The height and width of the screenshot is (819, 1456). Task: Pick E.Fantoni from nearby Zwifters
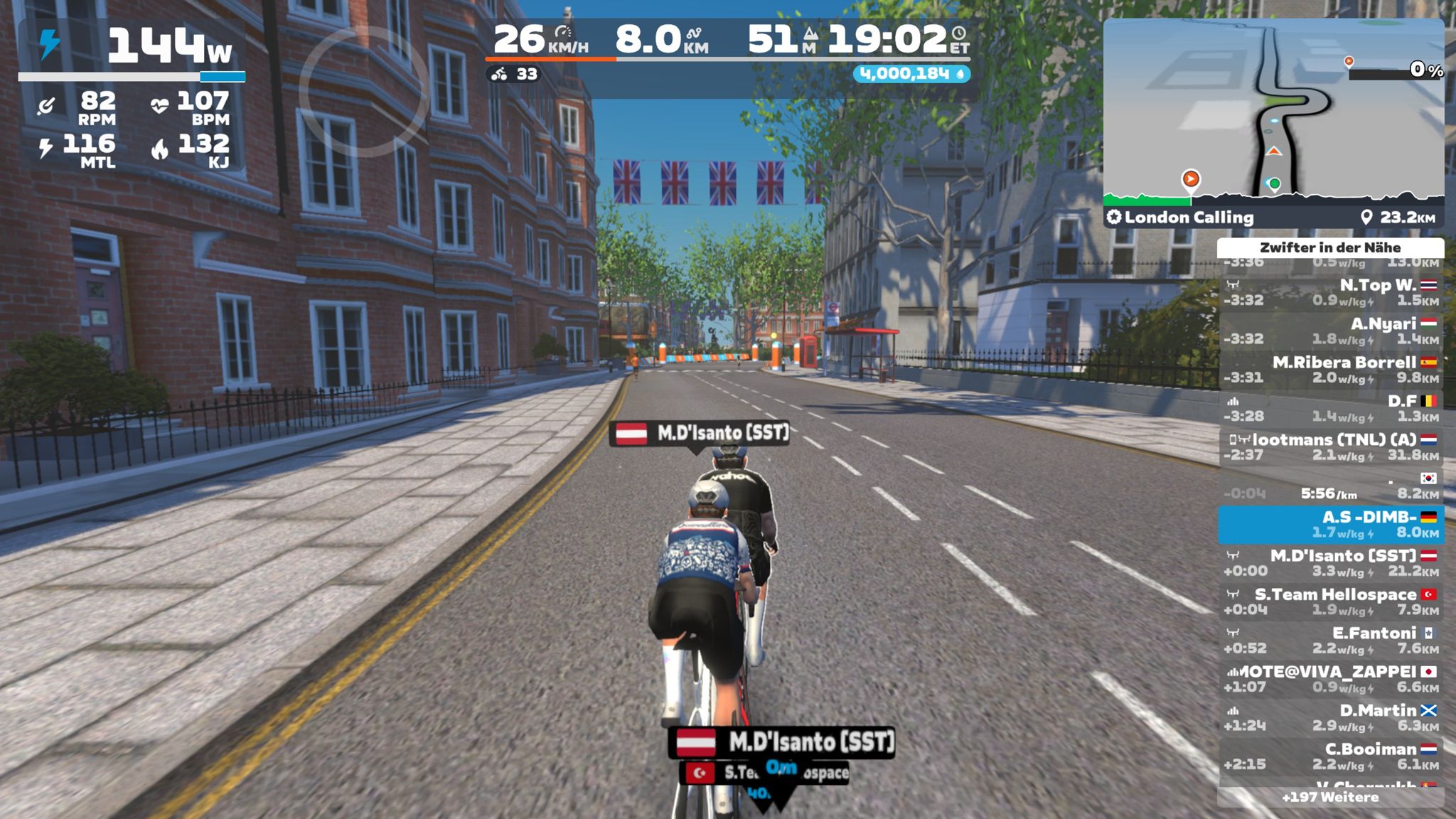pyautogui.click(x=1330, y=640)
